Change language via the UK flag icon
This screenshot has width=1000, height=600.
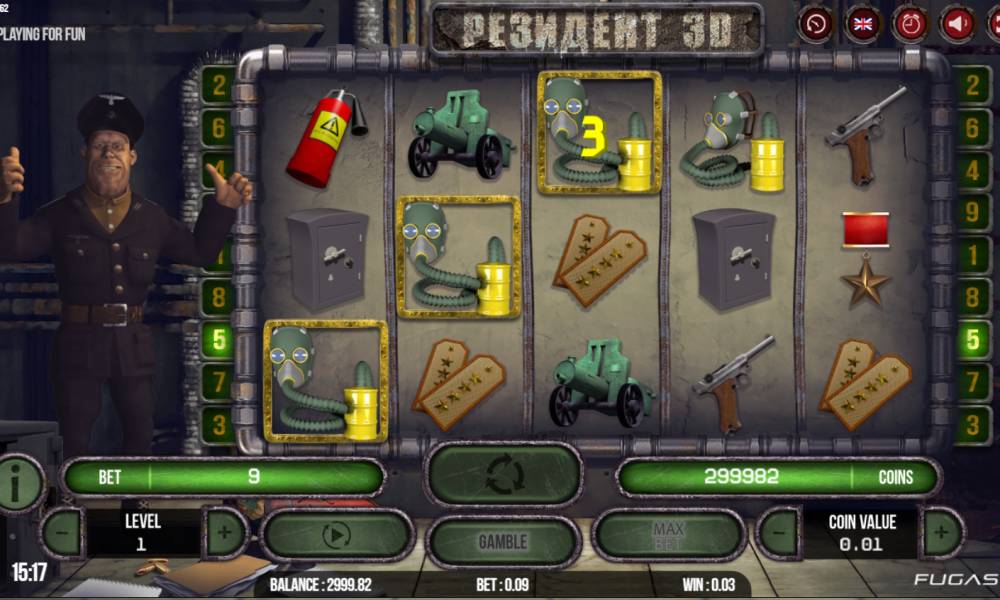[863, 24]
